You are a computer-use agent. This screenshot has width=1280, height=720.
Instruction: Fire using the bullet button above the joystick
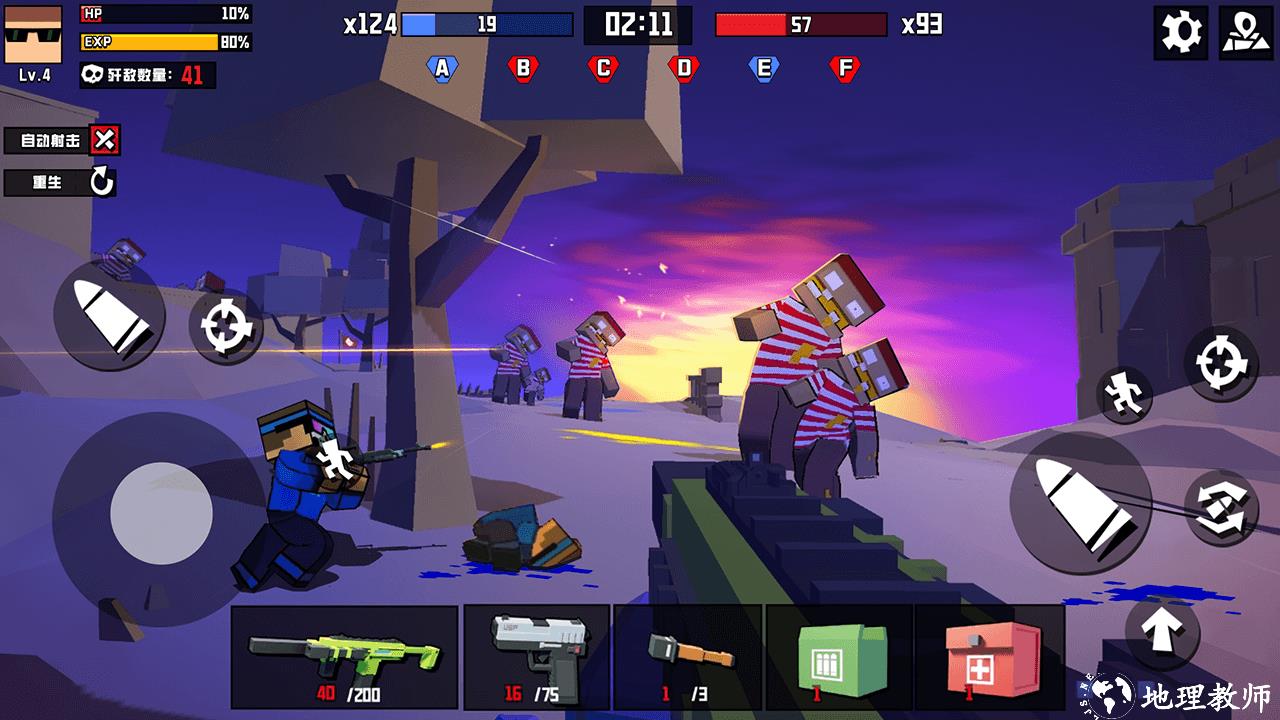109,315
